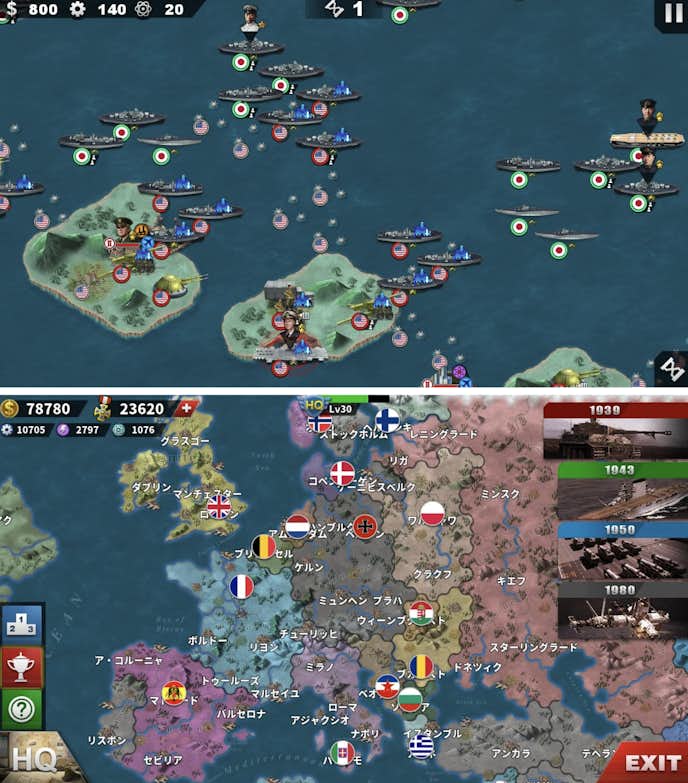Select the Finland flag marker
The width and height of the screenshot is (688, 783).
point(387,420)
